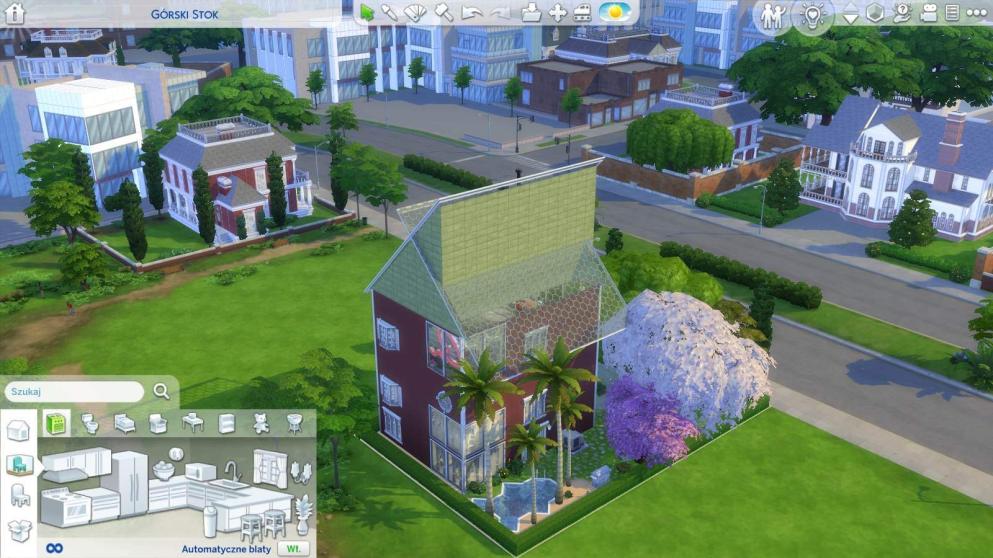Toggle the Automatyczne blaty Wł. button
993x558 pixels.
coord(293,549)
